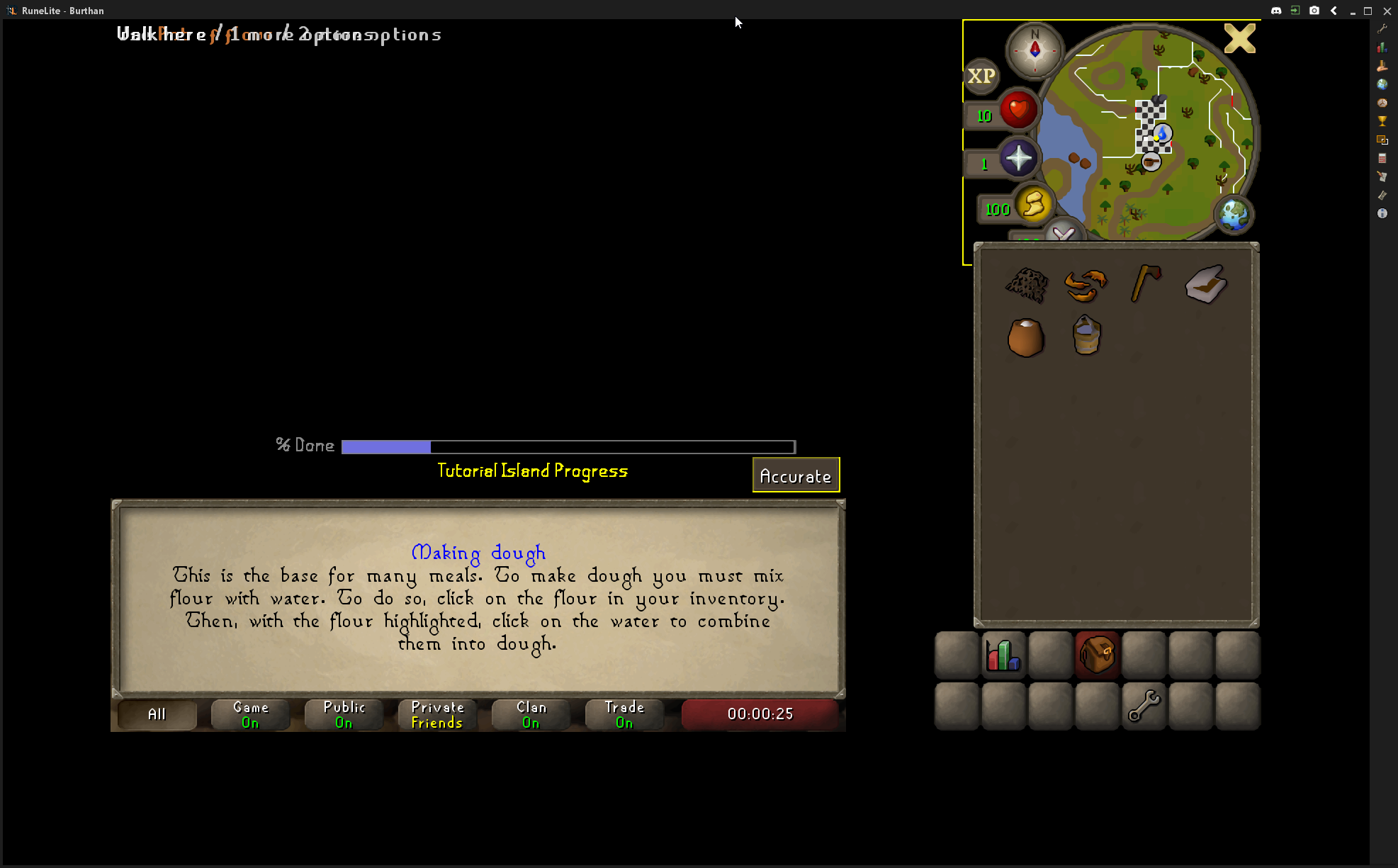
Task: Change the Private chat filter
Action: [437, 714]
